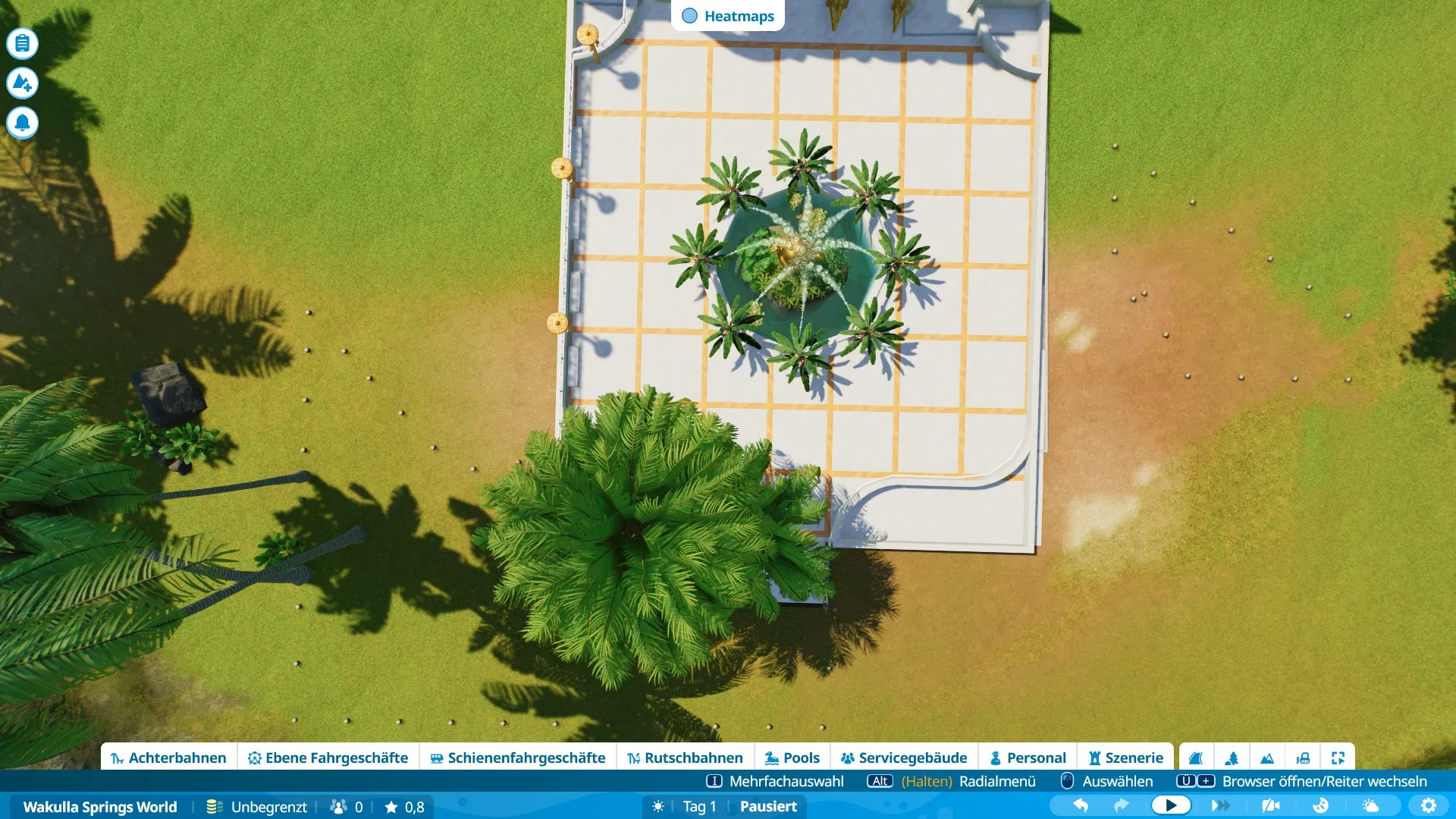Viewport: 1456px width, 819px height.
Task: Open the Szenerie tab
Action: 1125,758
